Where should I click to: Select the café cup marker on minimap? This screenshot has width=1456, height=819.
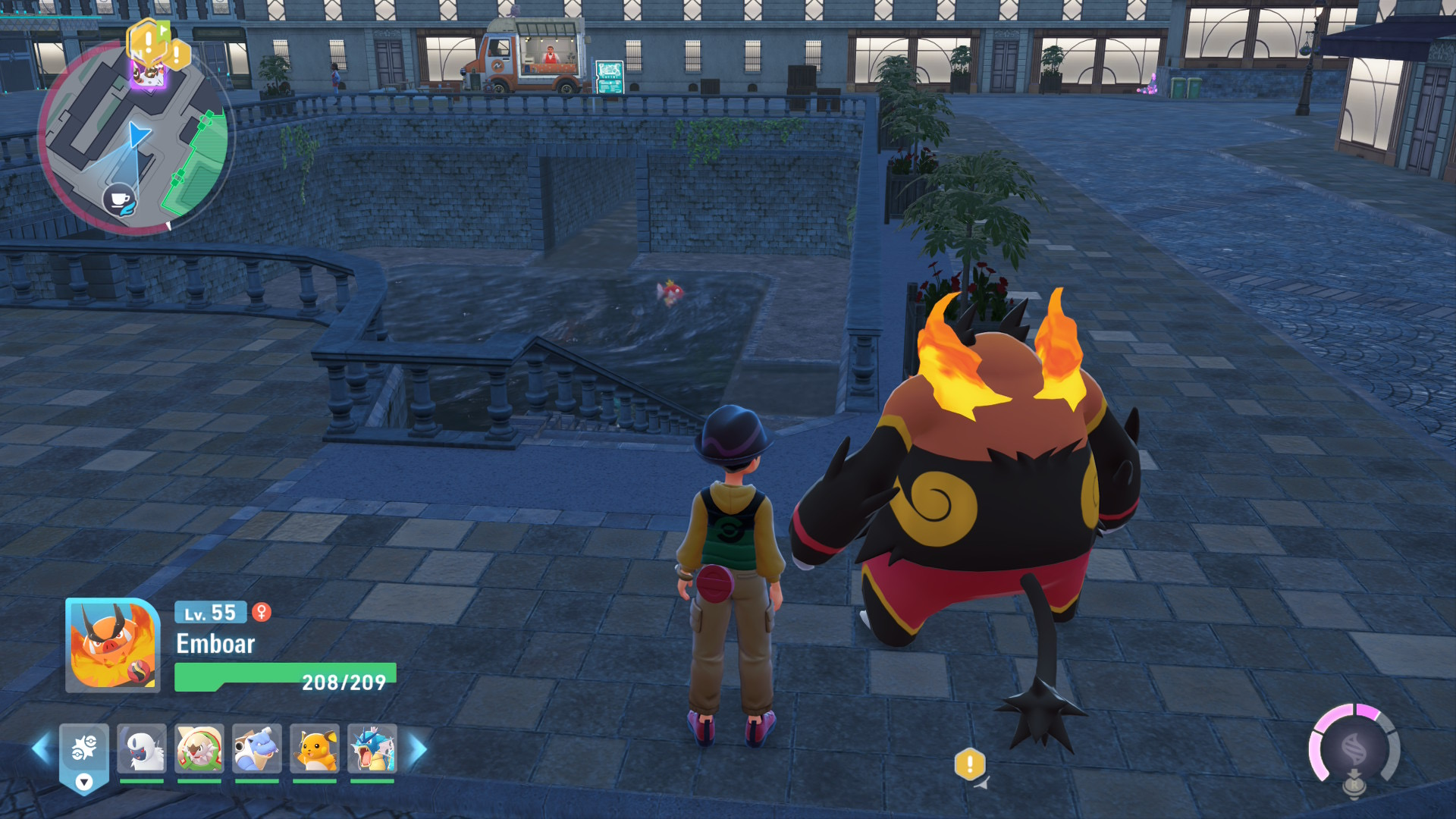pyautogui.click(x=119, y=200)
